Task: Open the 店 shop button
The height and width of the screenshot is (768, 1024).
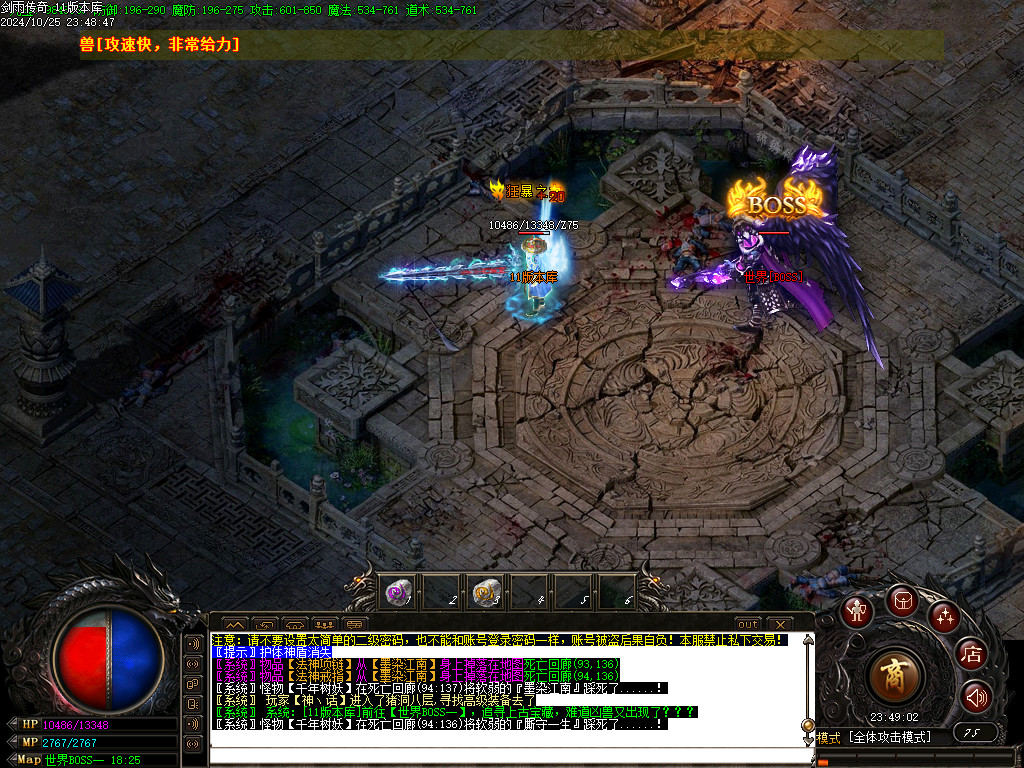Action: [971, 655]
